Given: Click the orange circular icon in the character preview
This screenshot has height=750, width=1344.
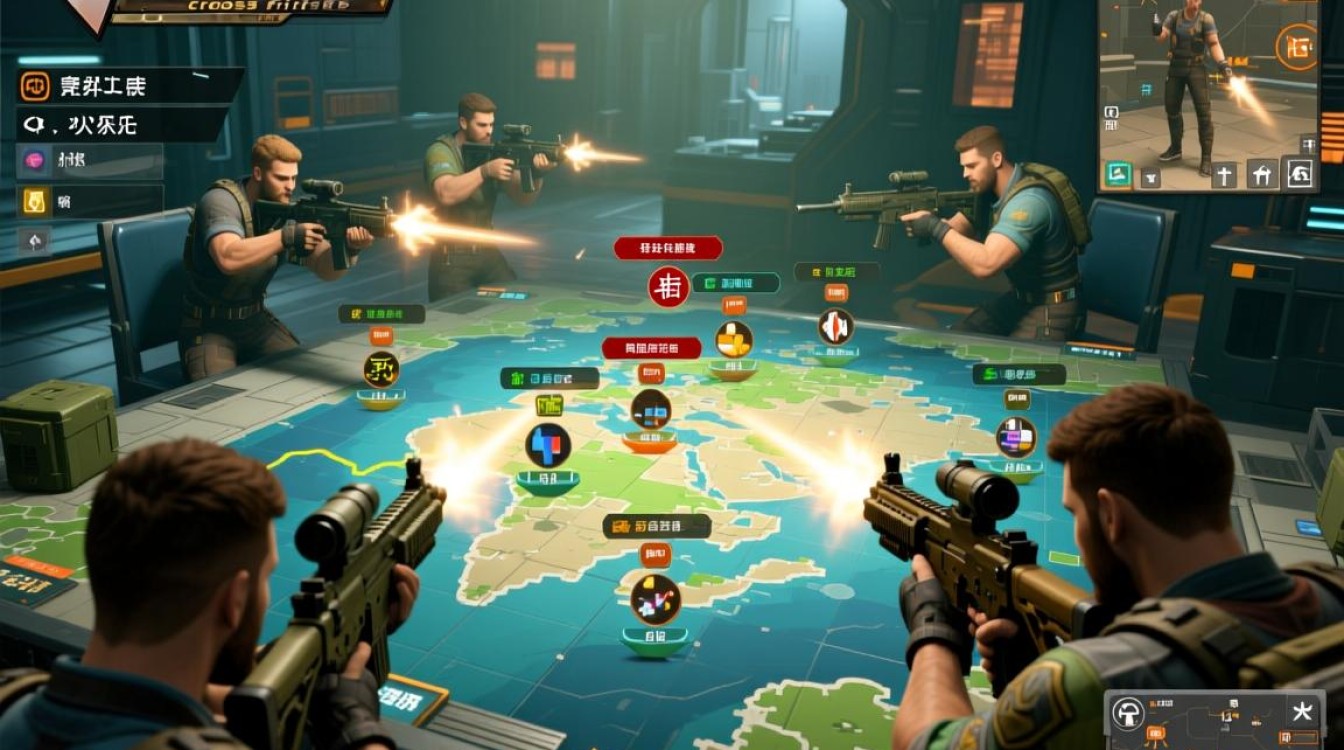Looking at the screenshot, I should pos(1296,49).
